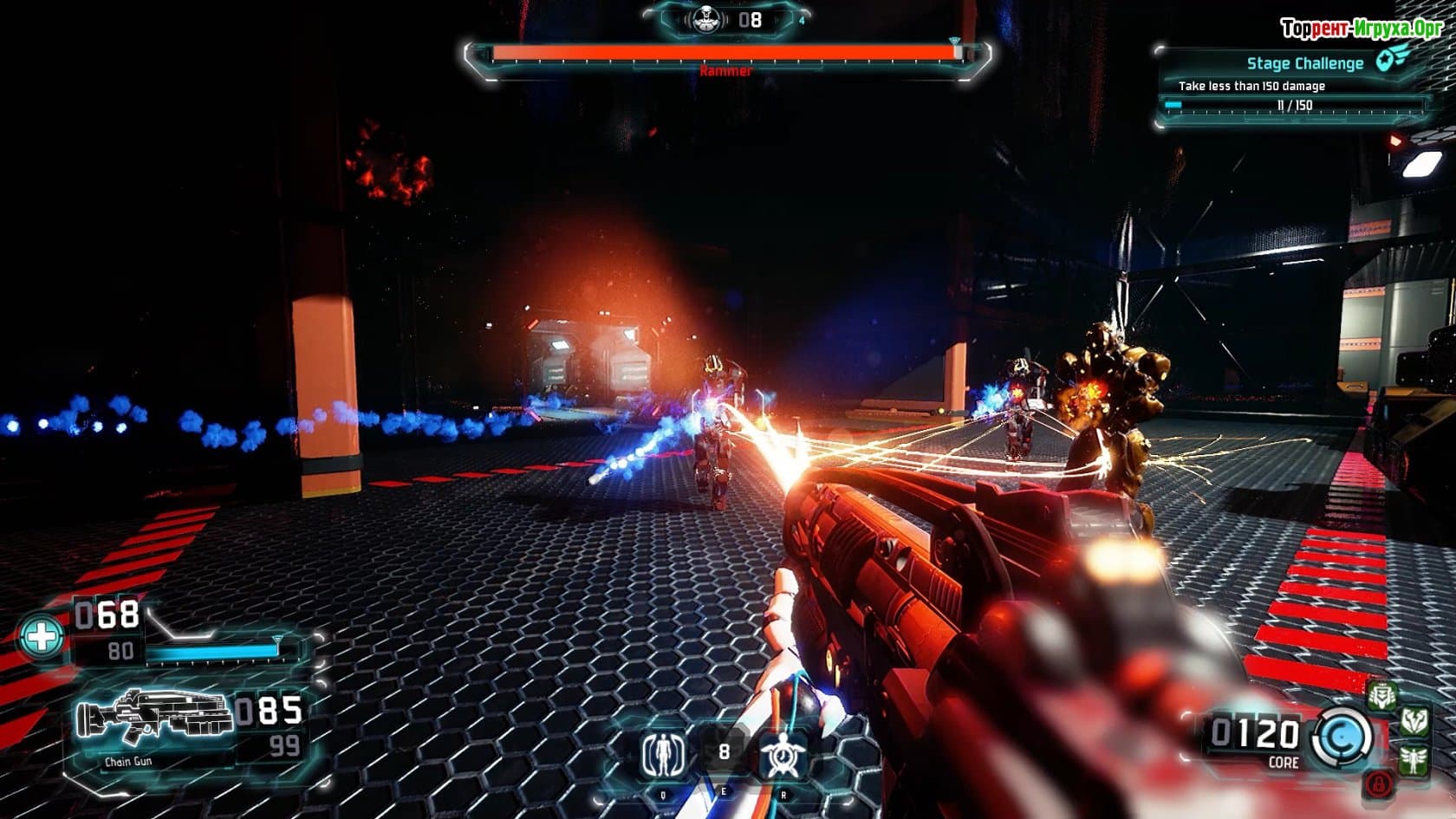Activate the turtle clock slow-time ability
The width and height of the screenshot is (1456, 819).
click(x=784, y=756)
